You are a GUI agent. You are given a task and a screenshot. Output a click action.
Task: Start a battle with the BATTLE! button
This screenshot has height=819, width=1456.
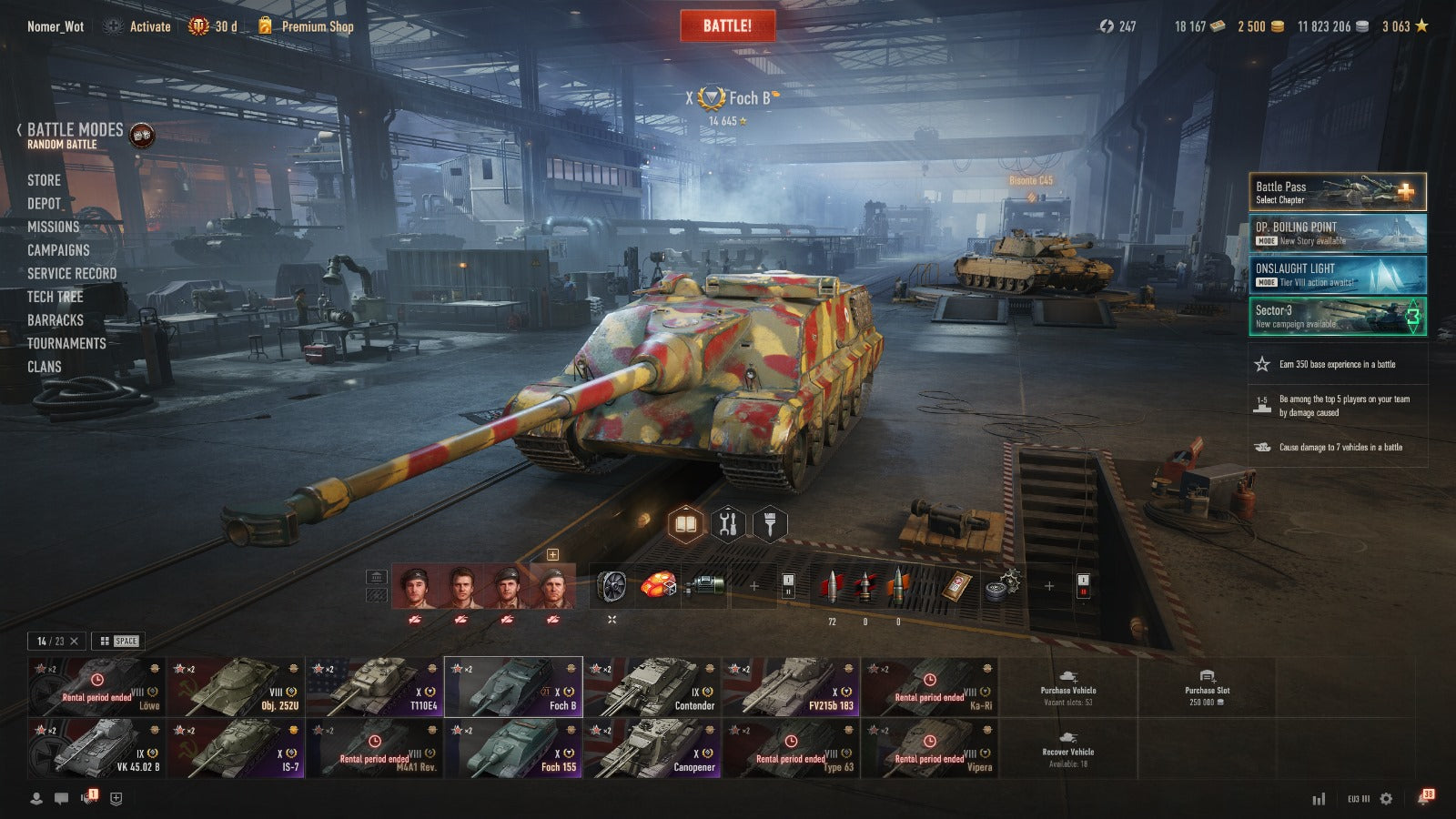(727, 26)
